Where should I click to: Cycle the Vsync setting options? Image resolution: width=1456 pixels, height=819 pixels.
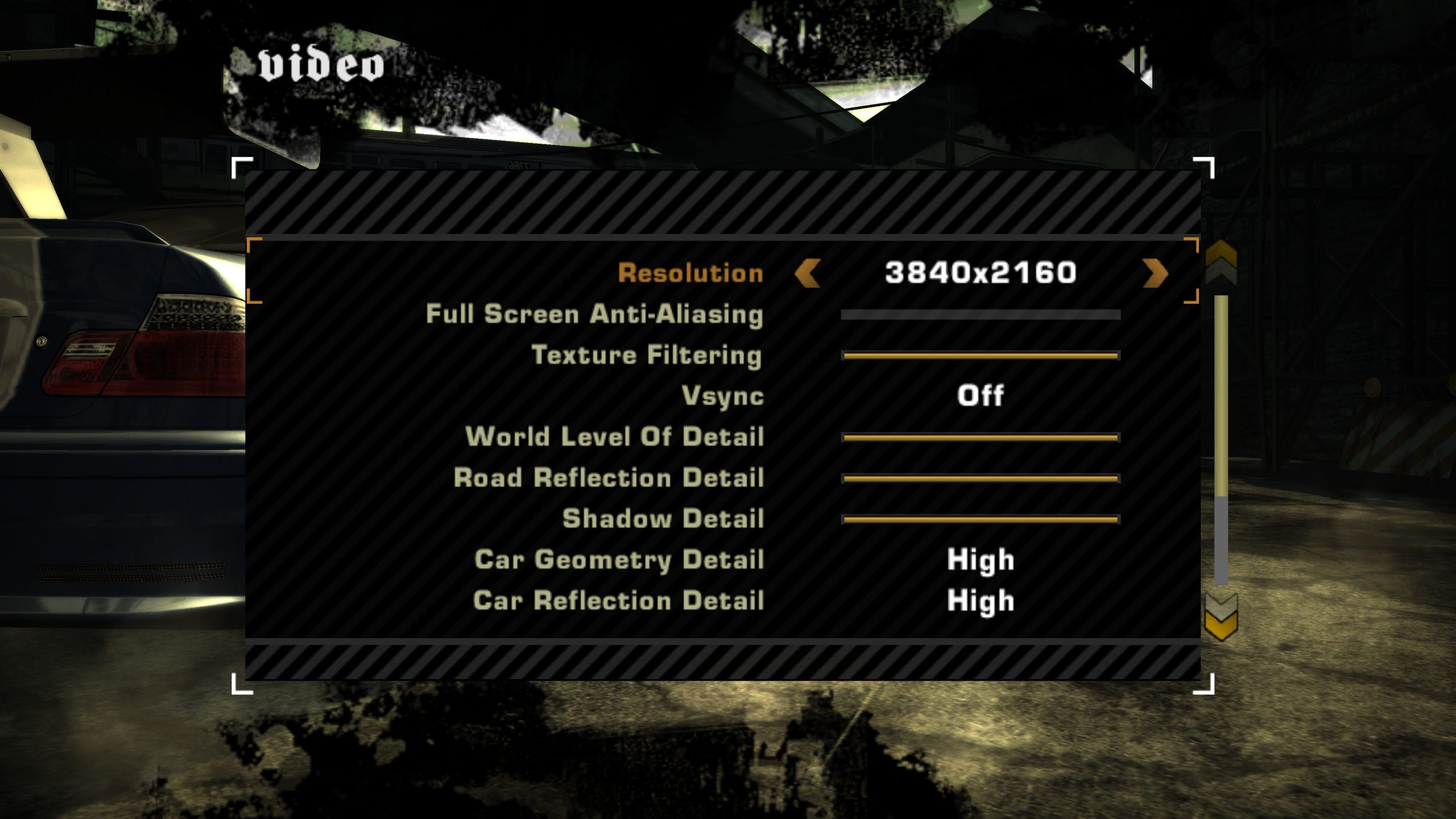pyautogui.click(x=981, y=396)
